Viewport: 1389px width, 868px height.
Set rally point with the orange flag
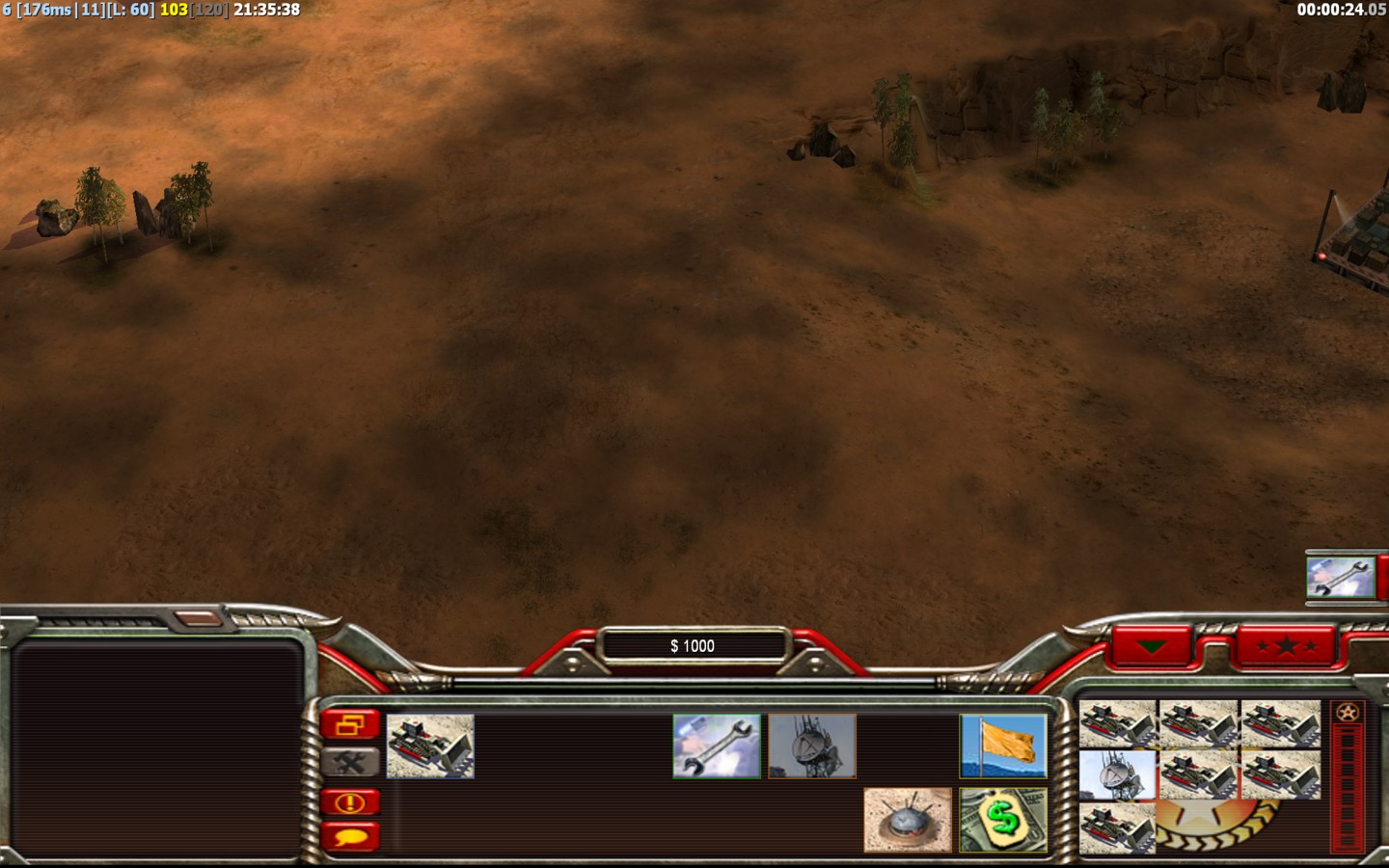[1003, 746]
